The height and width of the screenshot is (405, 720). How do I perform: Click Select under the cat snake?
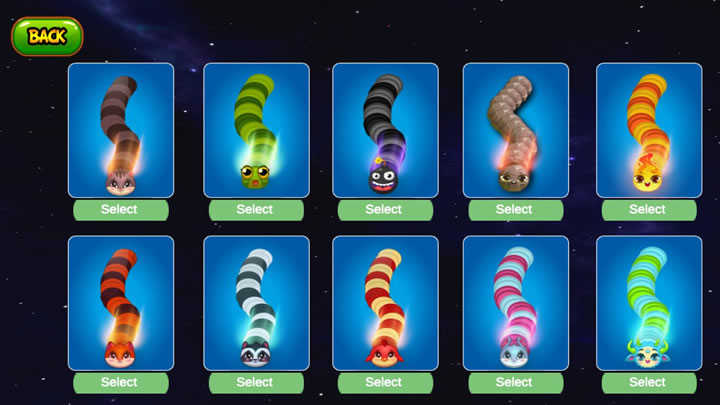pos(119,210)
